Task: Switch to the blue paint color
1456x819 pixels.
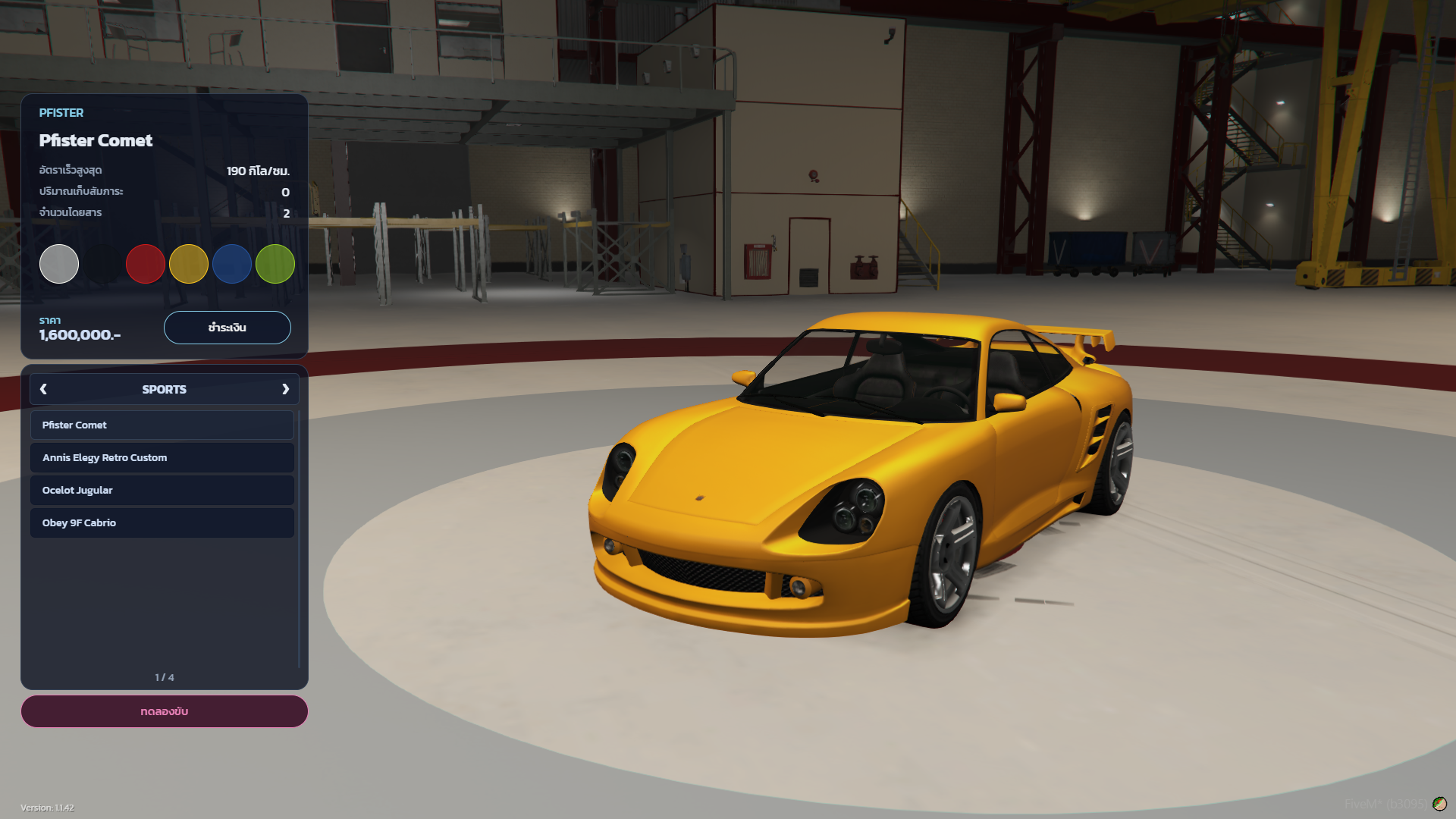Action: (232, 264)
